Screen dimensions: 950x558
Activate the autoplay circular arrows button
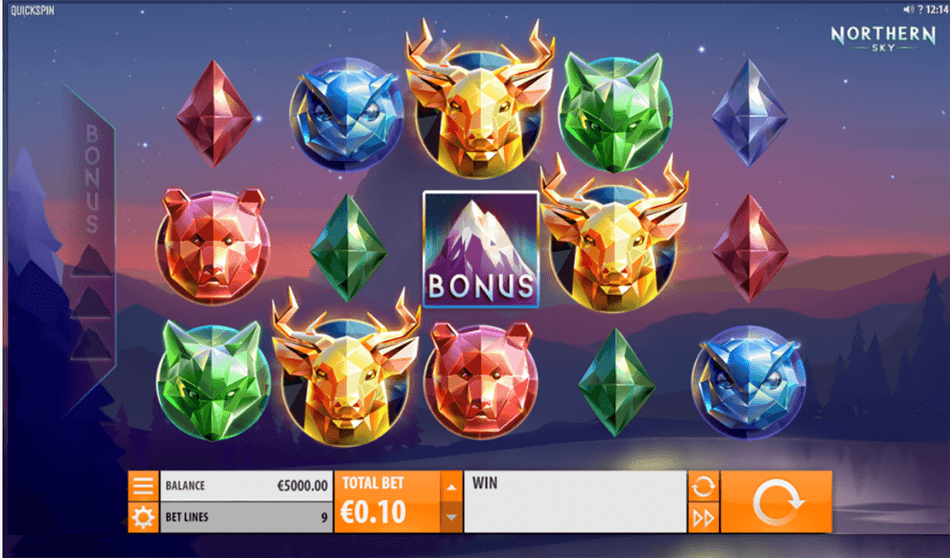(x=703, y=487)
